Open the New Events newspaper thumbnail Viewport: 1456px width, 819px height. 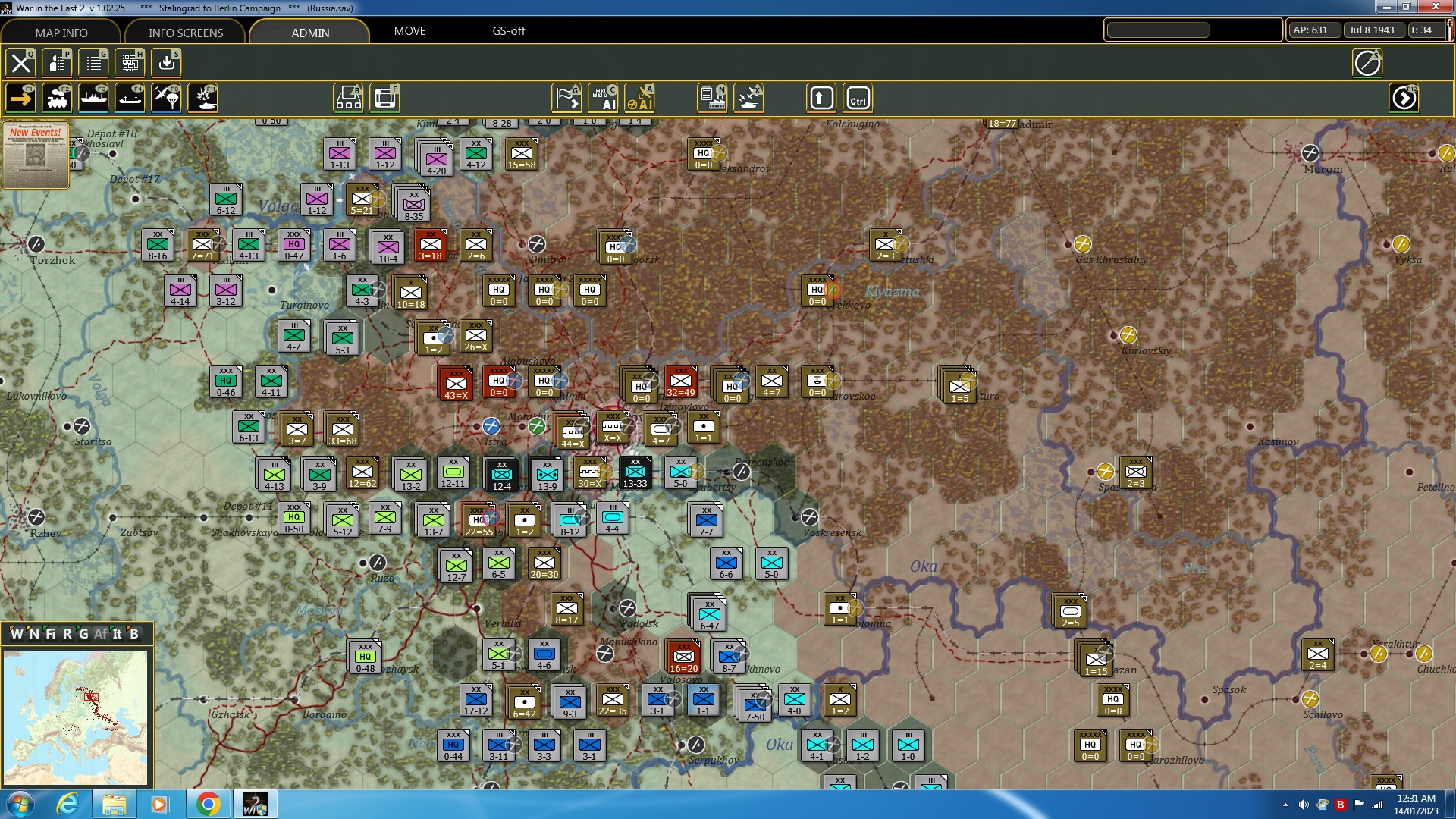36,155
